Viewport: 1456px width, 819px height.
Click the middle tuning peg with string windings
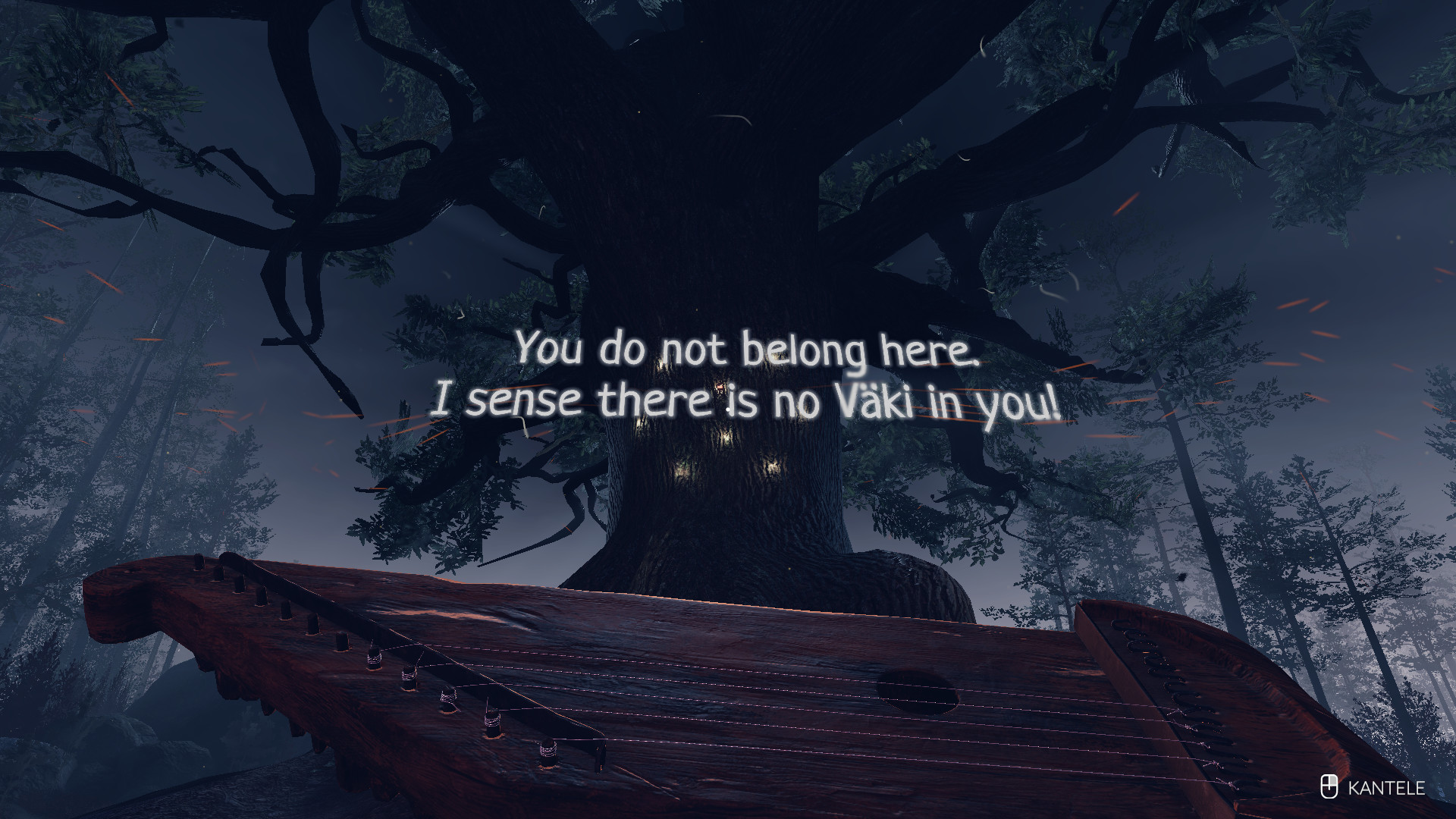[x=447, y=698]
